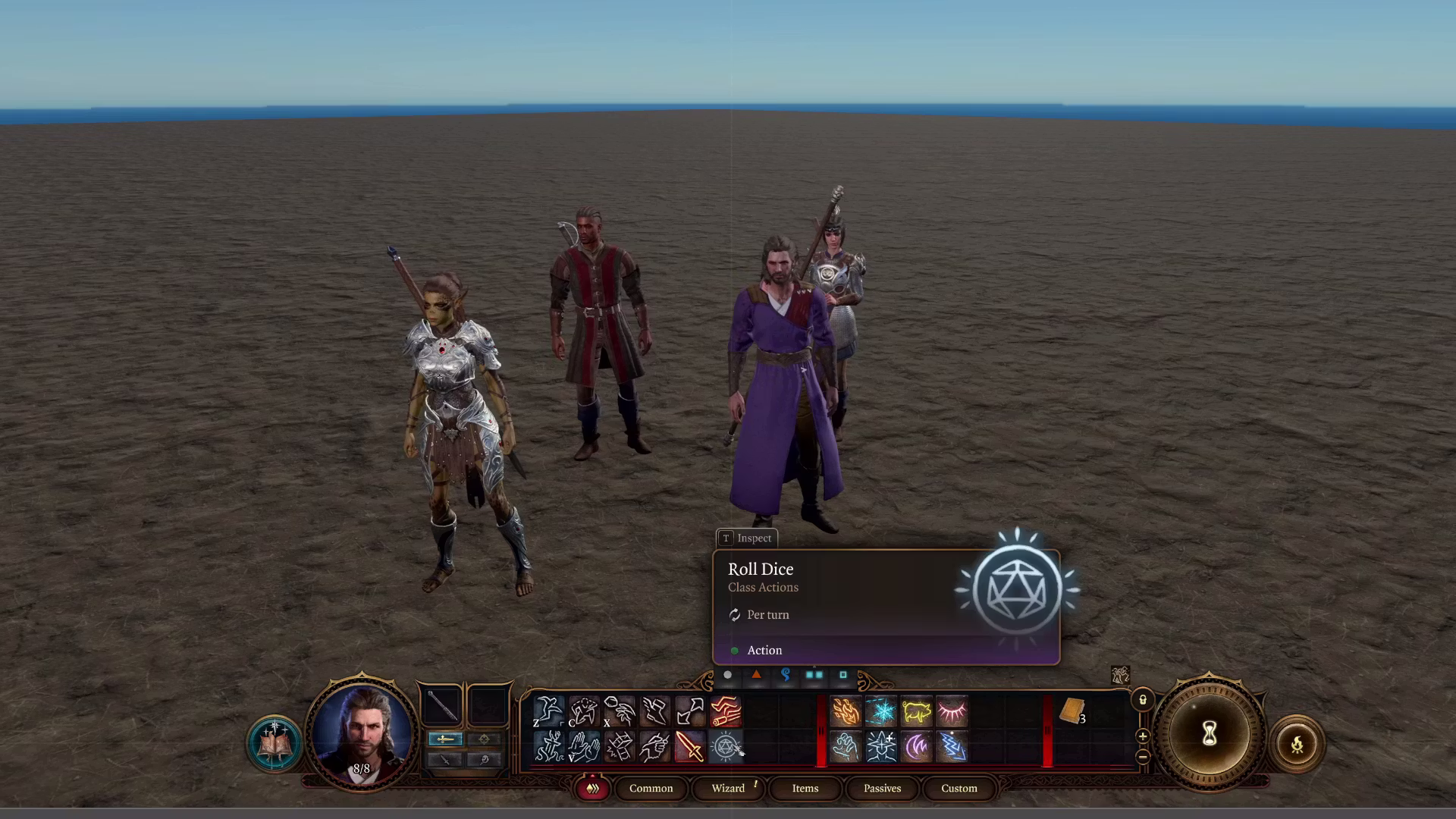Add a hotbar row with plus button

[1143, 736]
